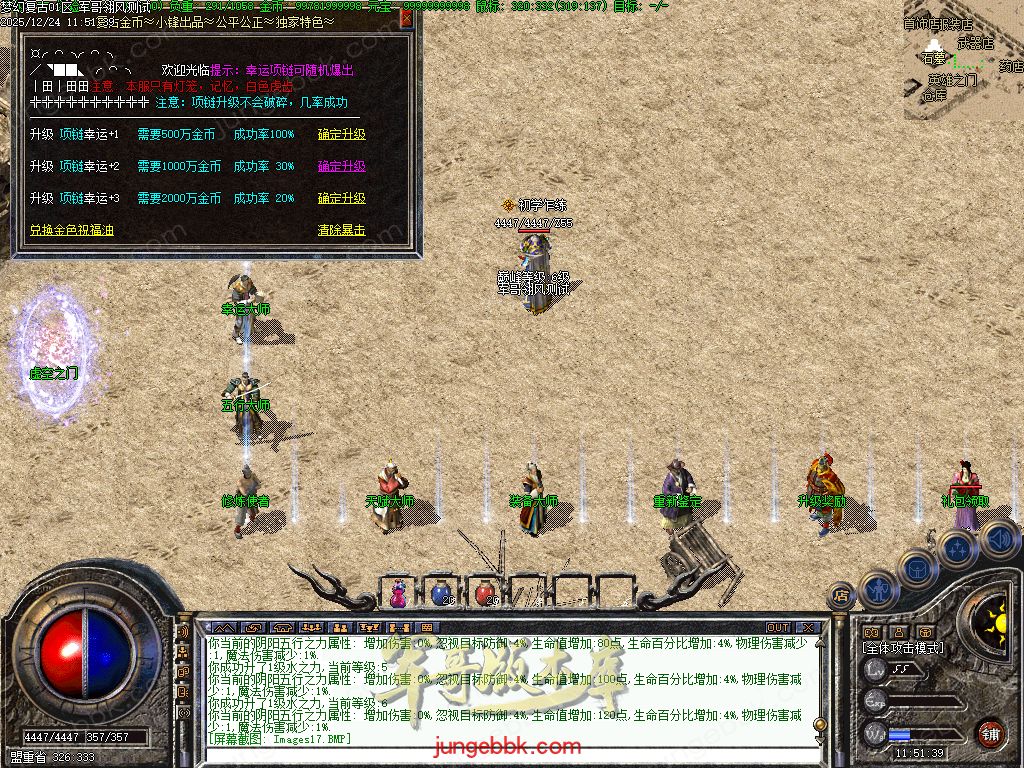Image resolution: width=1024 pixels, height=768 pixels.
Task: Open the character equipment round button
Action: coord(878,590)
